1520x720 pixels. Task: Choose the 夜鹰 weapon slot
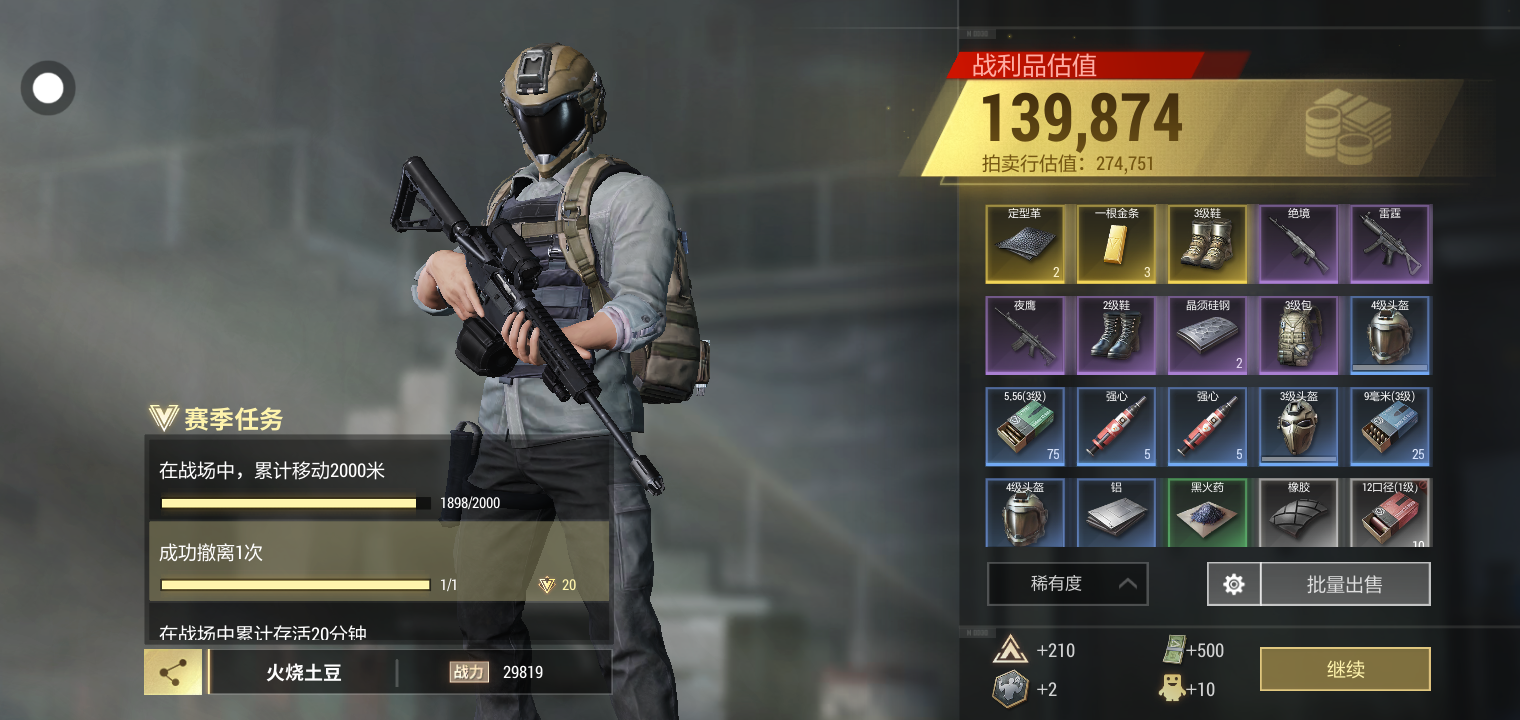1025,336
